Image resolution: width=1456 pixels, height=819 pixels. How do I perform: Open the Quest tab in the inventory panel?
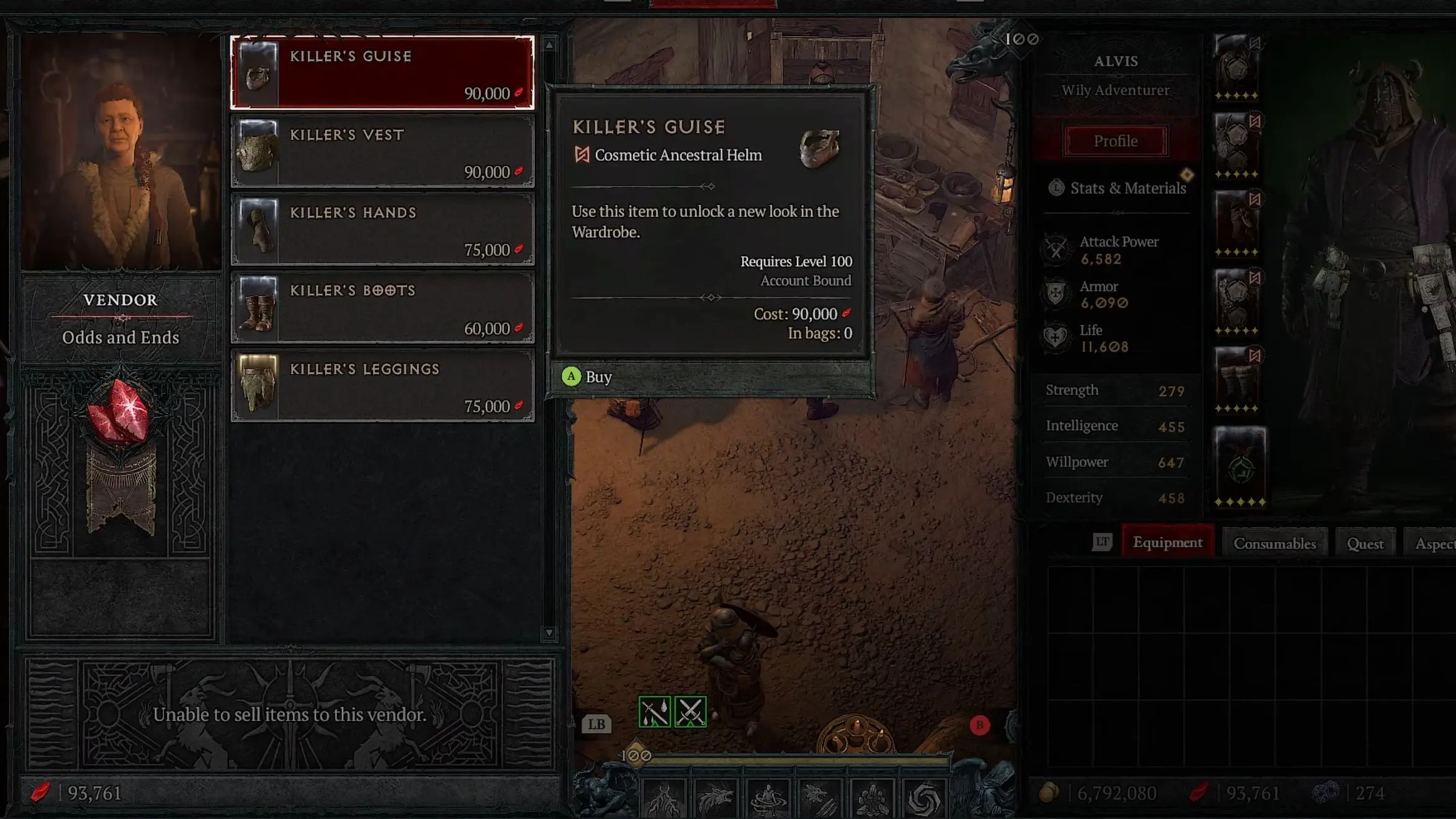[1365, 543]
